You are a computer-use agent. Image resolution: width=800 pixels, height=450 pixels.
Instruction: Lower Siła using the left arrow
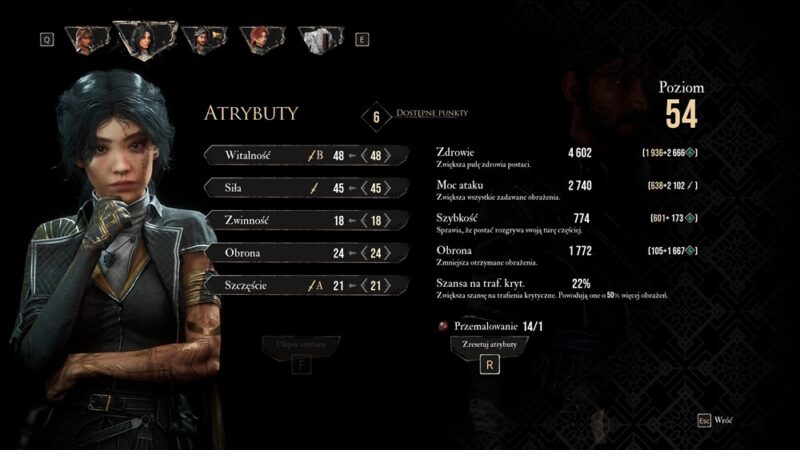(x=361, y=188)
